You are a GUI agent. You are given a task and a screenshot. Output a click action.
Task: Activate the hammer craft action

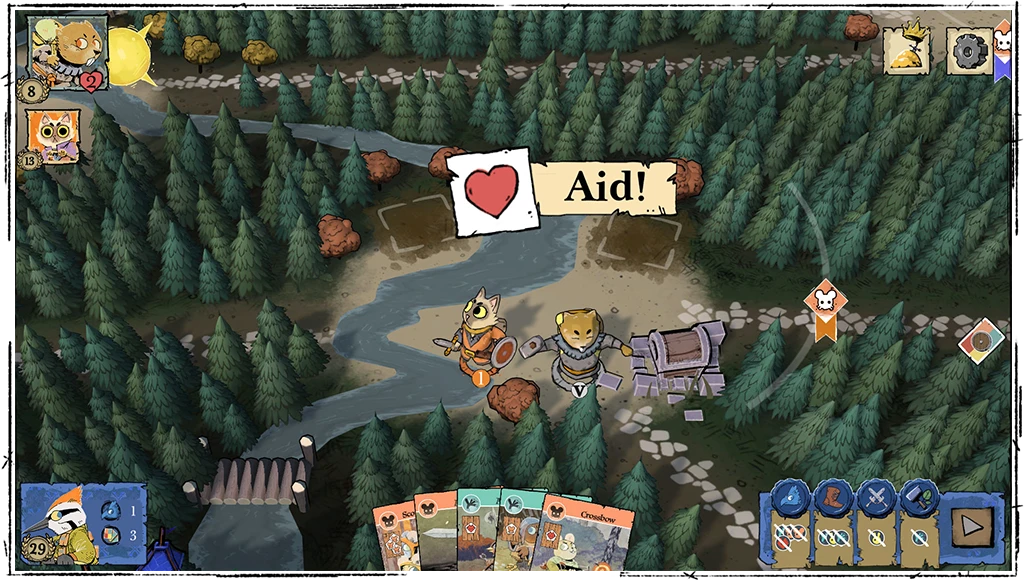916,498
